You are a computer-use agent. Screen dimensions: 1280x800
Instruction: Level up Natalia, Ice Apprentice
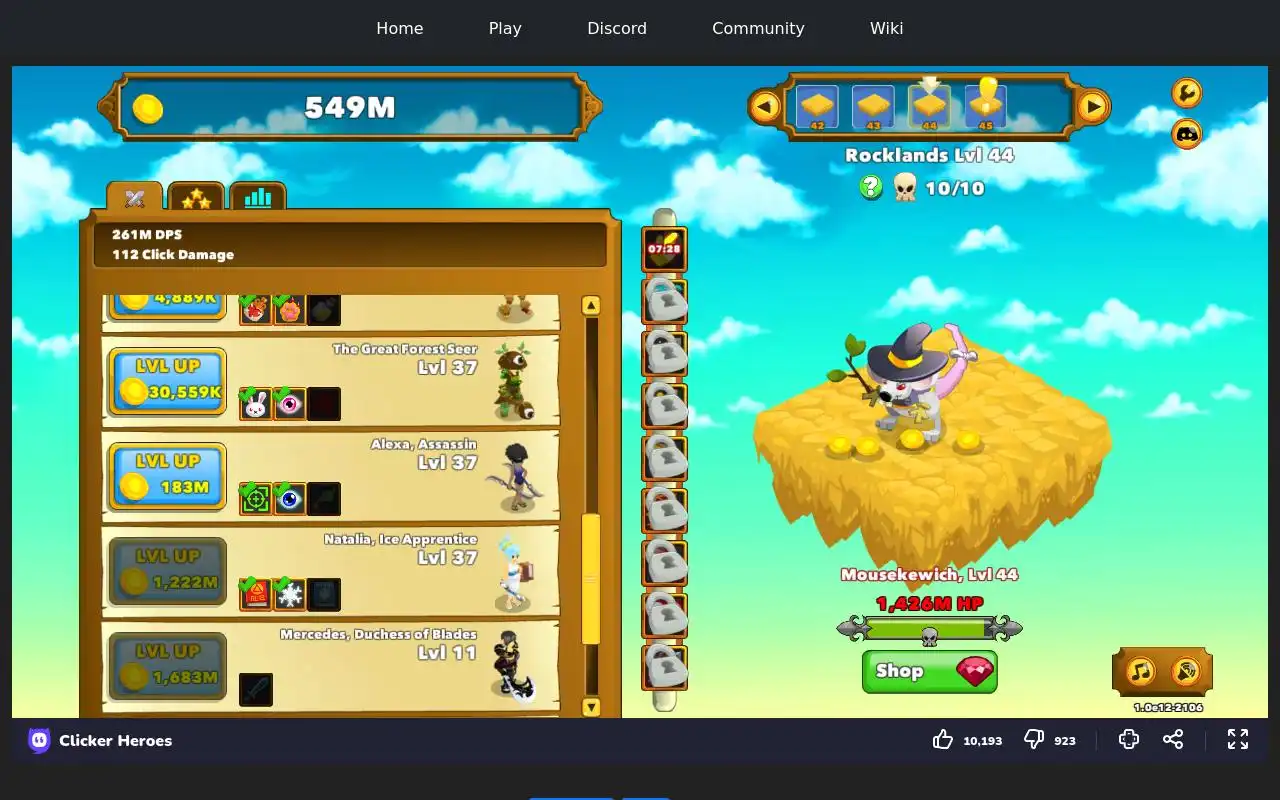pos(167,571)
